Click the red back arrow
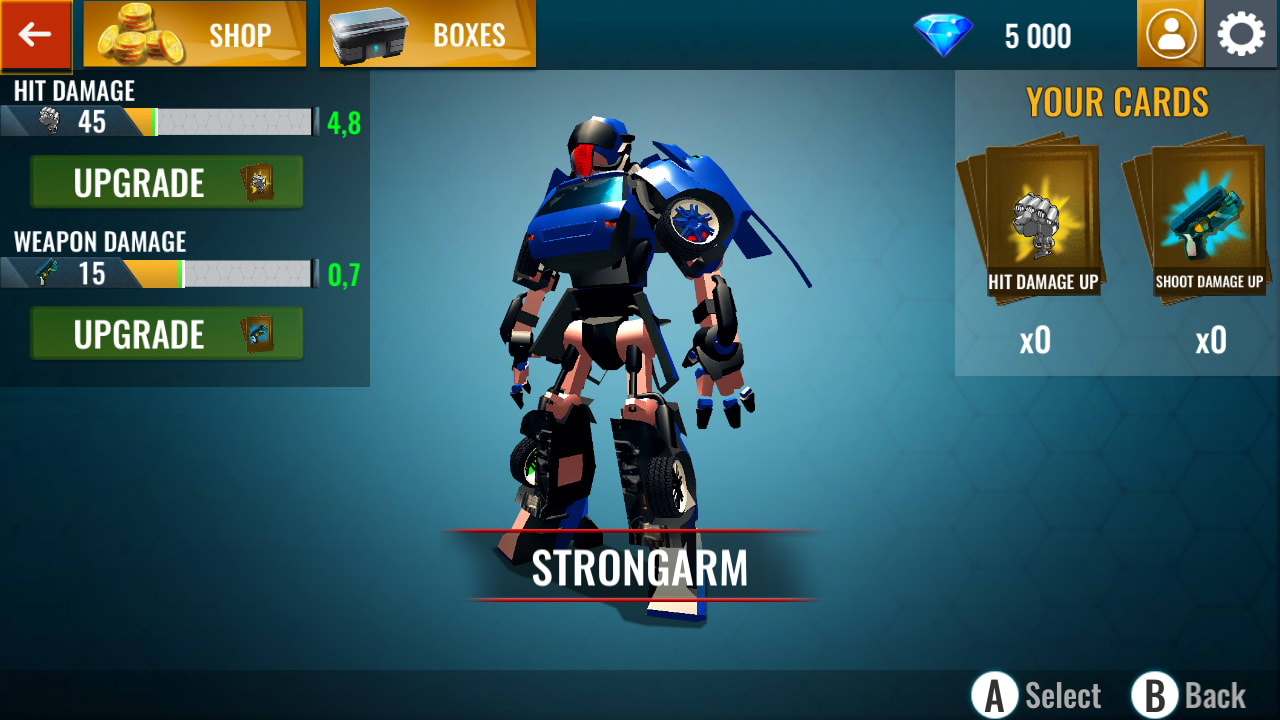This screenshot has width=1280, height=720. click(x=35, y=33)
